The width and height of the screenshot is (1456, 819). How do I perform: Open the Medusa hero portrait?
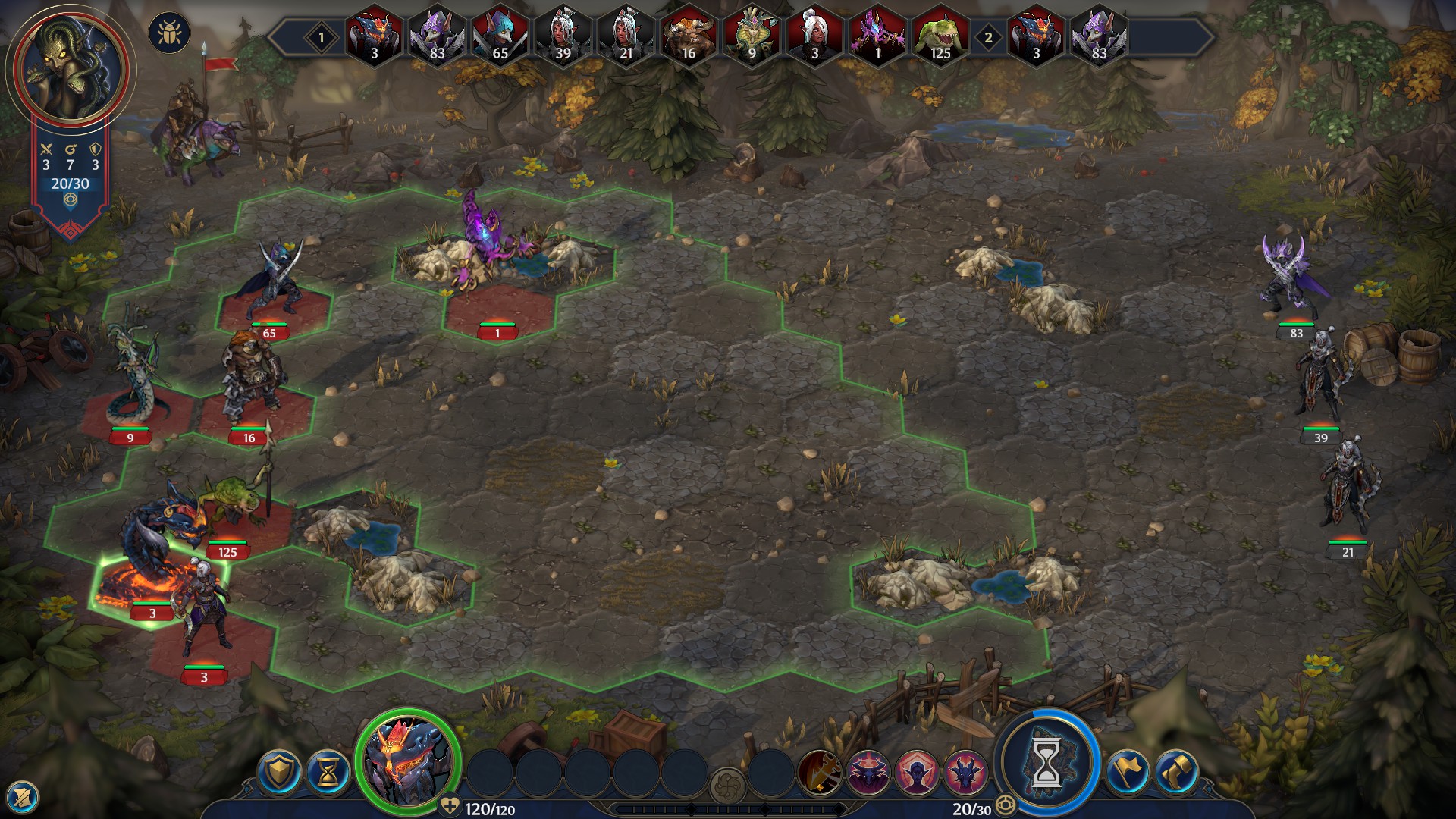[70, 70]
